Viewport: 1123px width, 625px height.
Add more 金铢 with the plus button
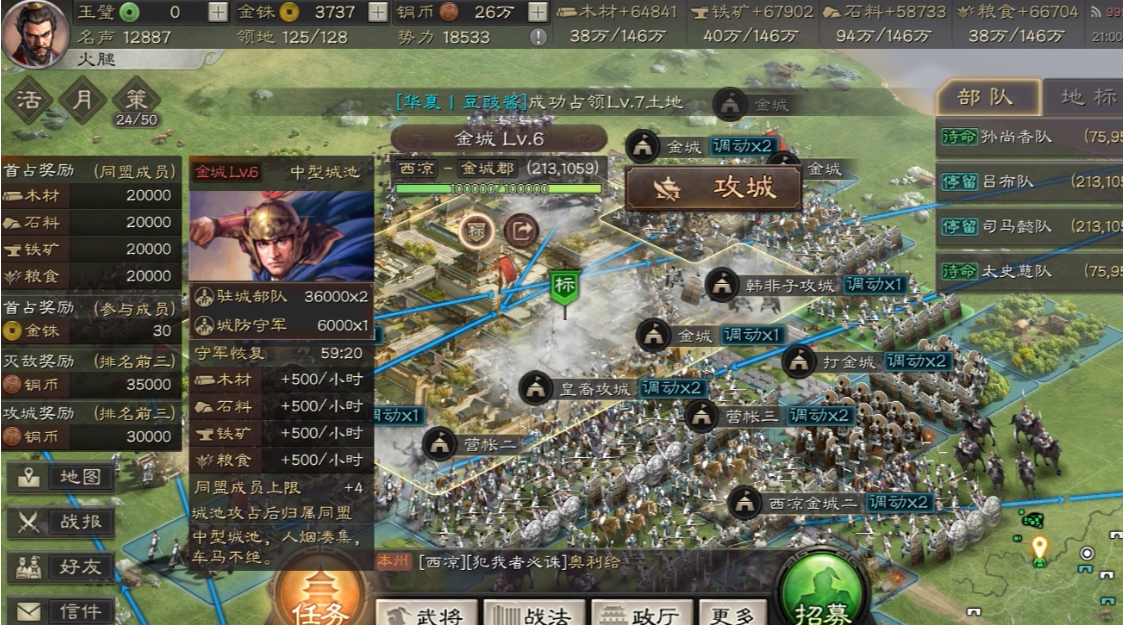click(378, 12)
